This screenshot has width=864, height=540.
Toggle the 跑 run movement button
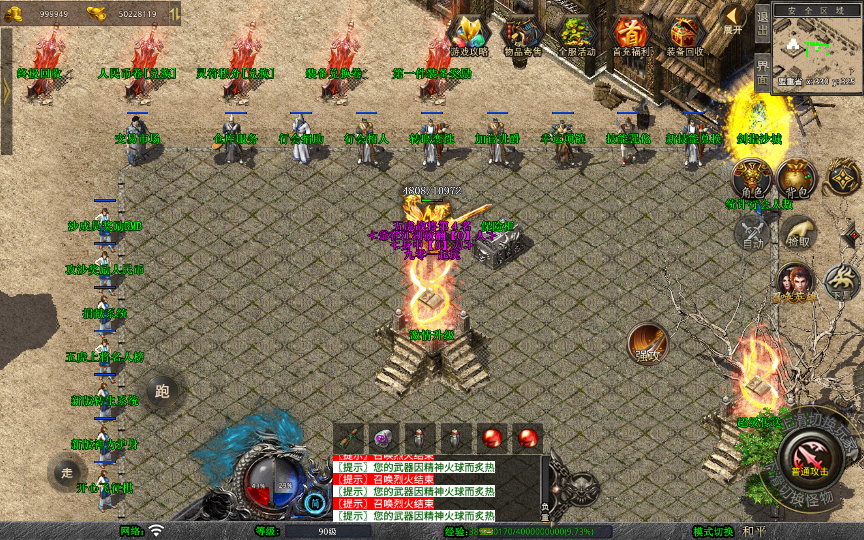[x=163, y=391]
